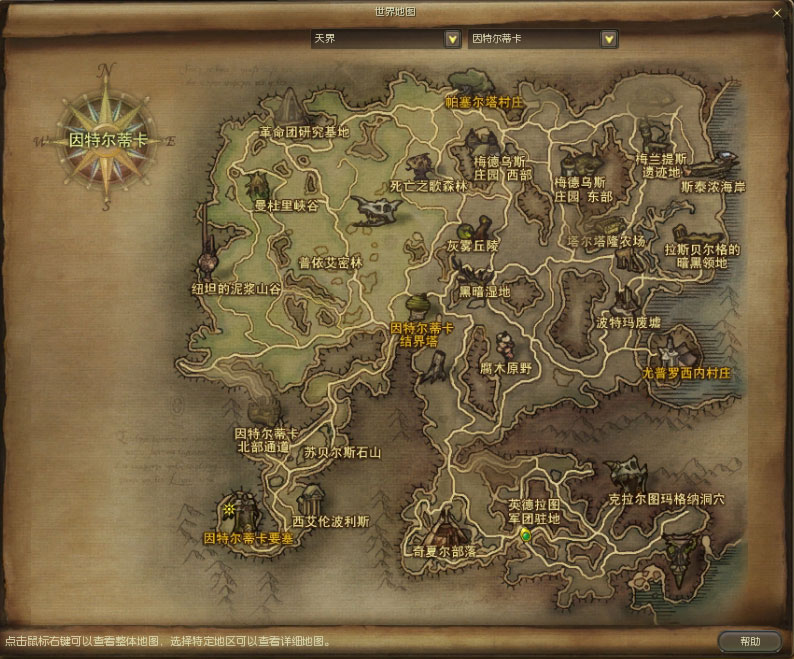Open the 因特尔蒂卡结界塔 location
Image resolution: width=794 pixels, height=659 pixels.
tap(421, 334)
